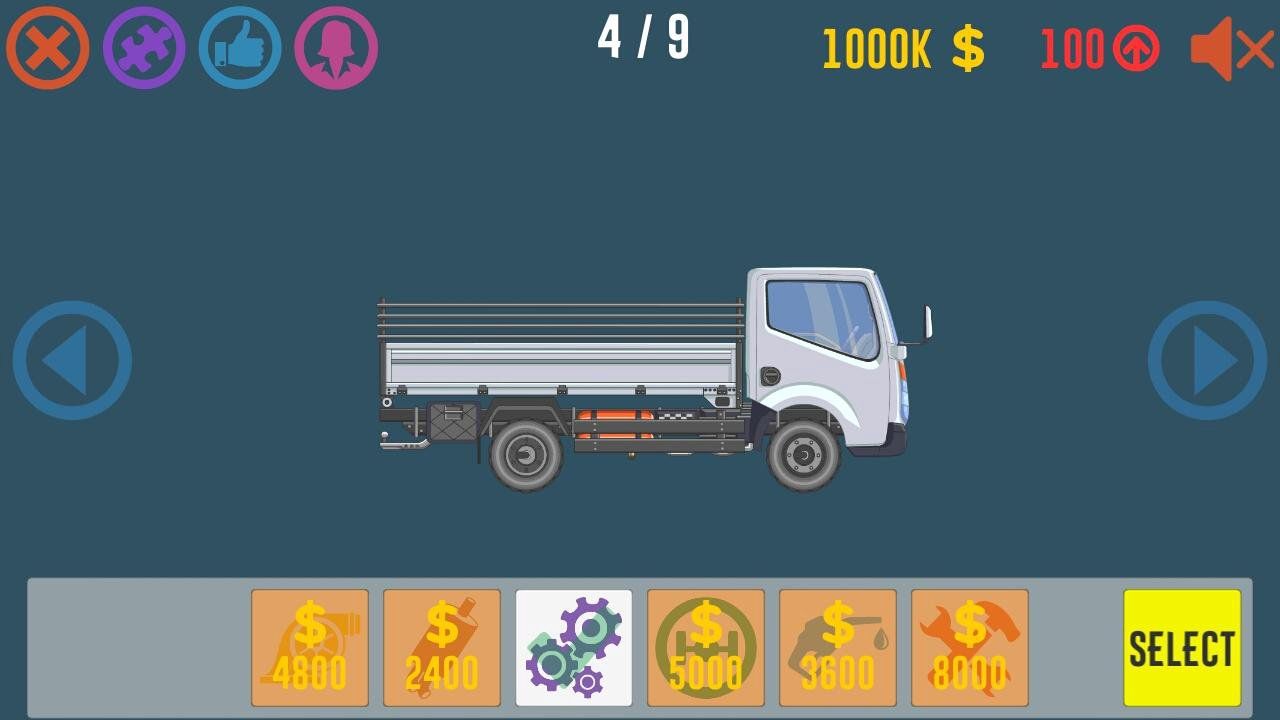Select the highlighted gears upgrade tile
This screenshot has height=720, width=1280.
click(x=573, y=645)
